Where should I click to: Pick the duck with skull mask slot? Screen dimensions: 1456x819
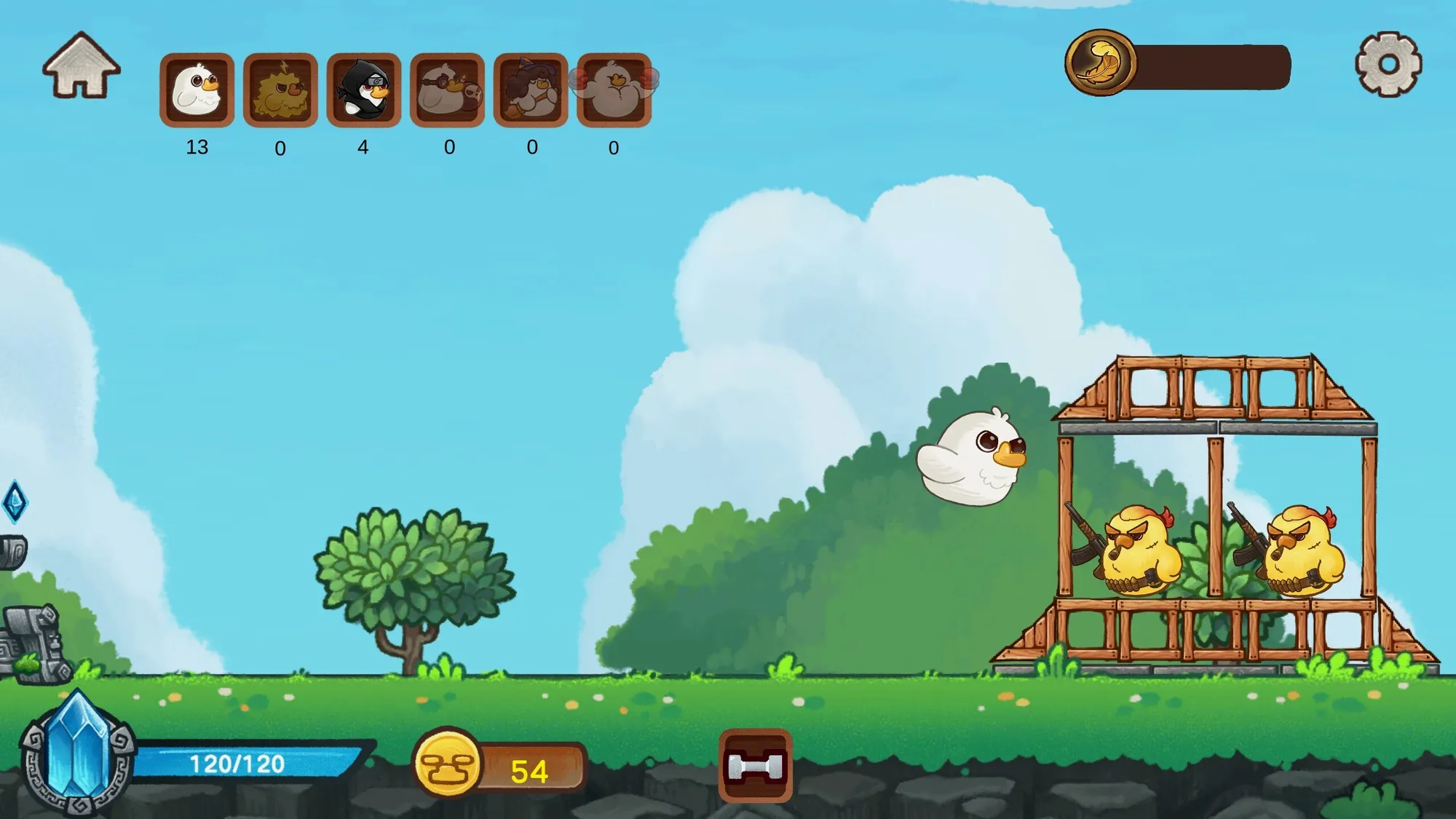(x=447, y=90)
